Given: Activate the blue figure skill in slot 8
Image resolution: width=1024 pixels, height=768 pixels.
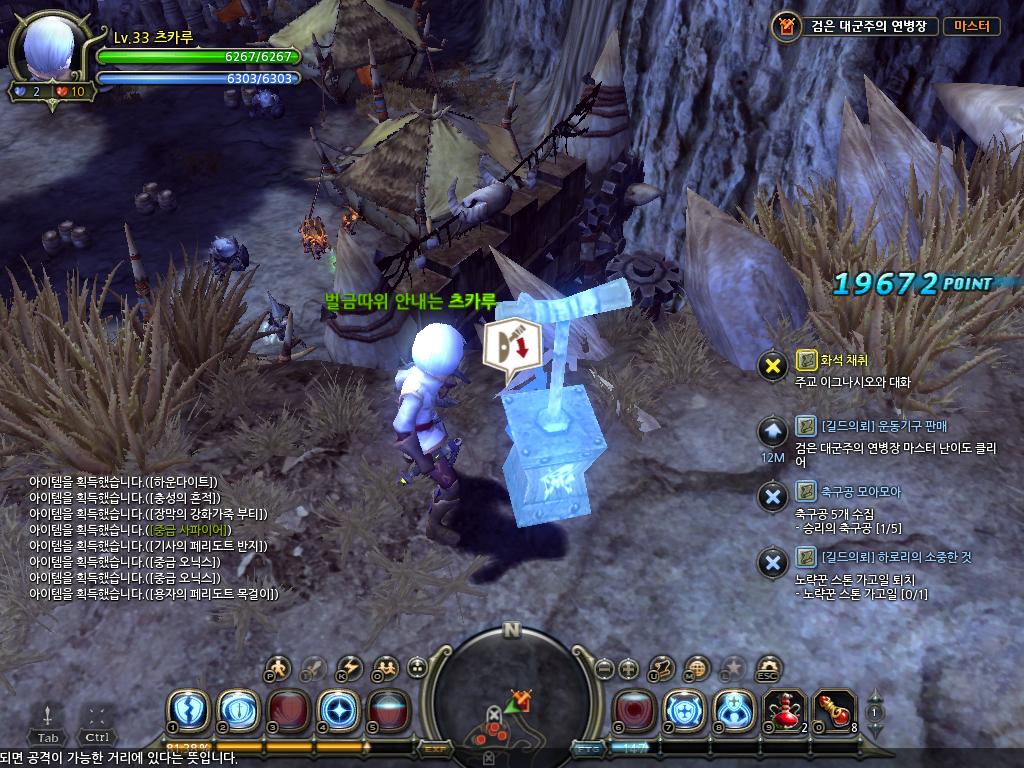Looking at the screenshot, I should click(x=734, y=711).
